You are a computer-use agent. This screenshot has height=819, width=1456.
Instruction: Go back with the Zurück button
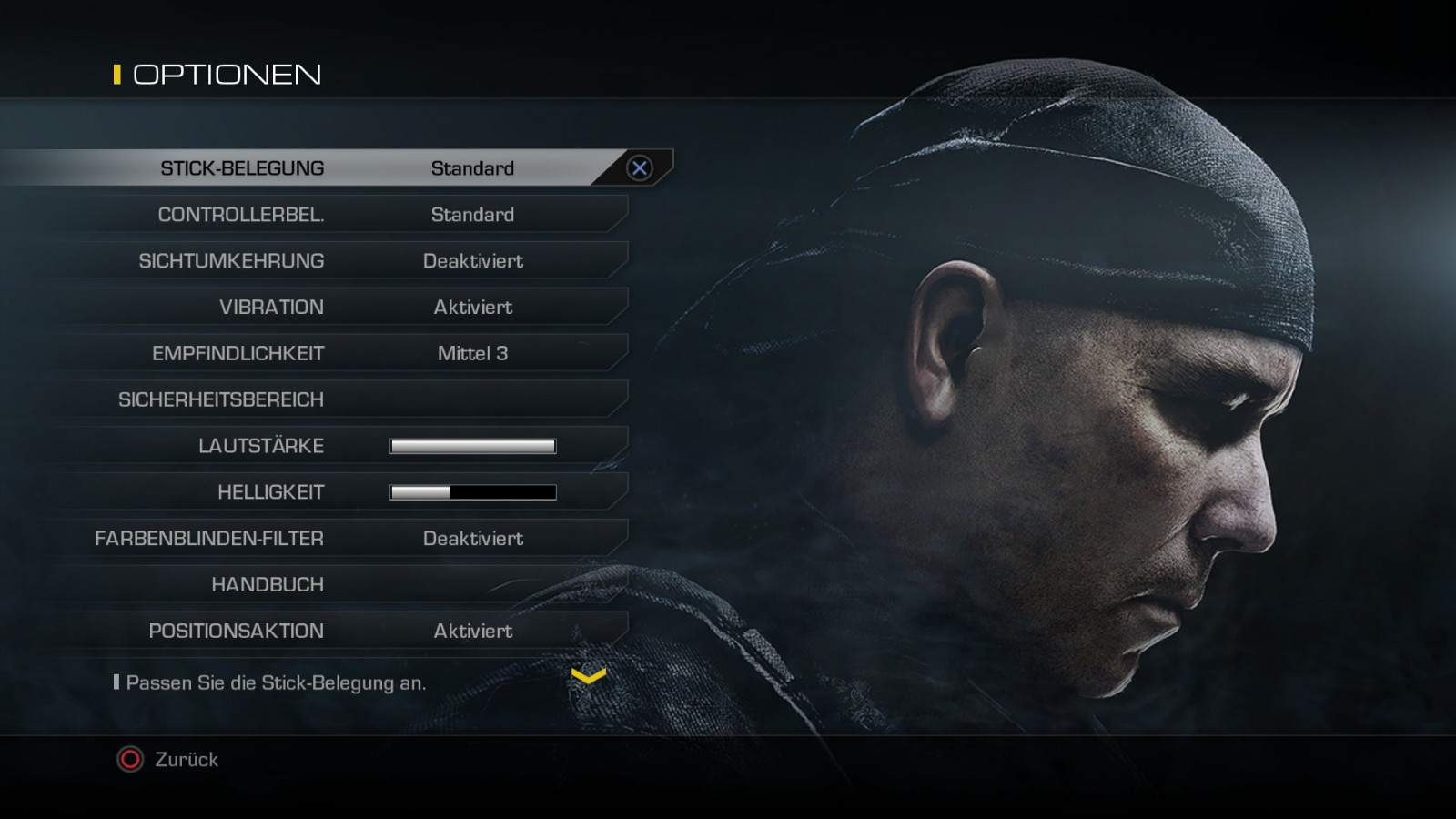[x=168, y=760]
